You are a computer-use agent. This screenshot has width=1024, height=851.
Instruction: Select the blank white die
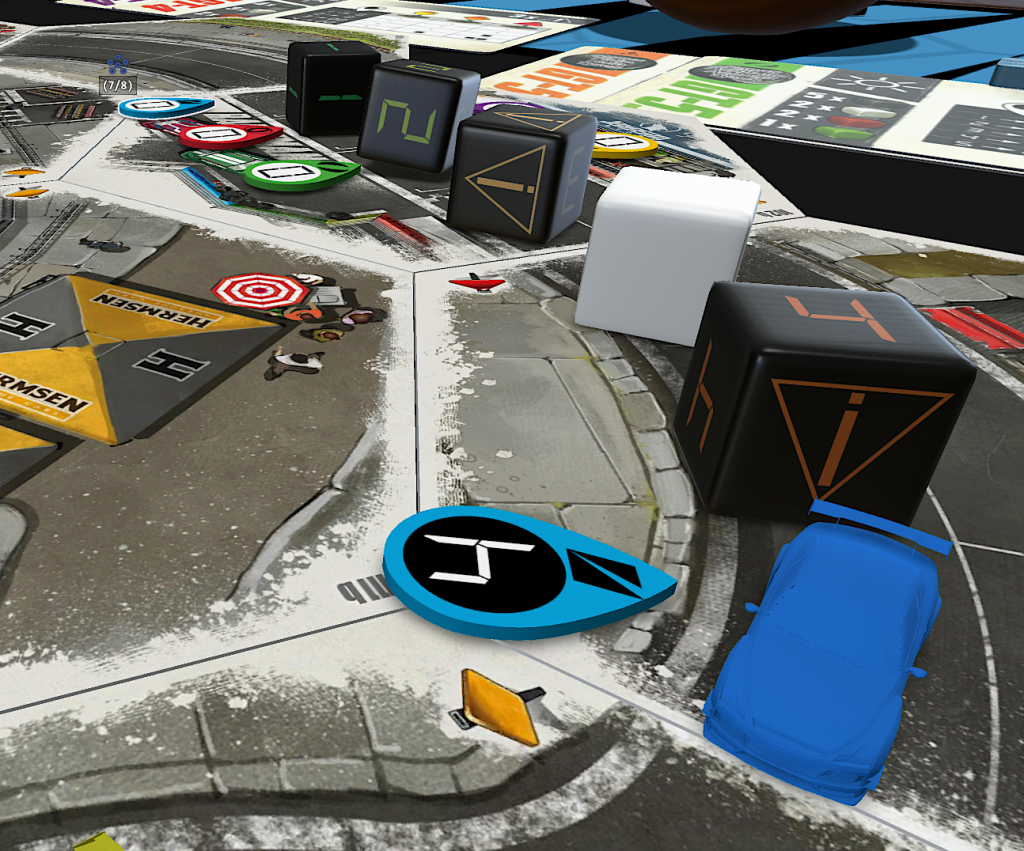tap(665, 253)
